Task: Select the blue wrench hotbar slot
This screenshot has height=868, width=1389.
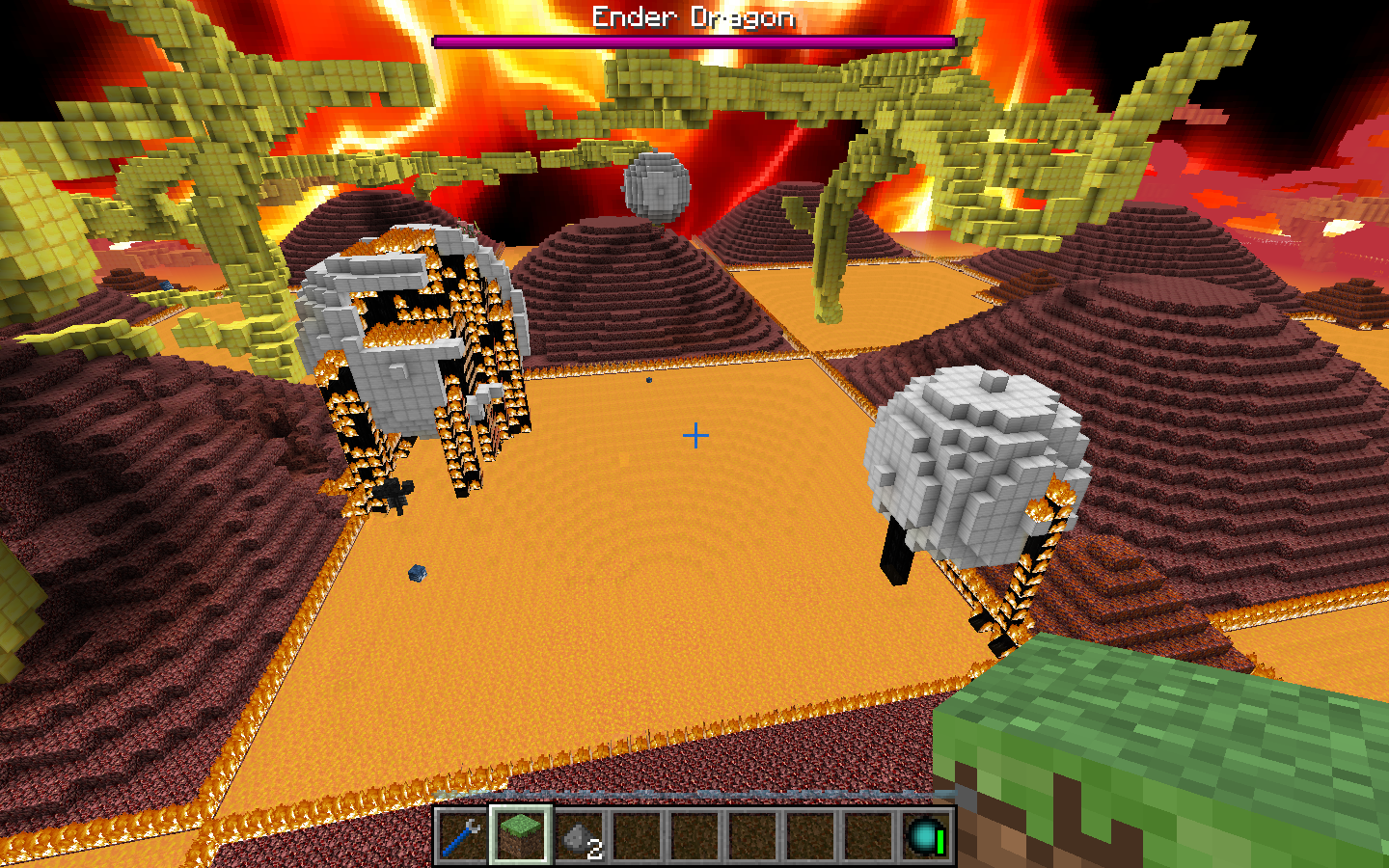Action: (462, 835)
